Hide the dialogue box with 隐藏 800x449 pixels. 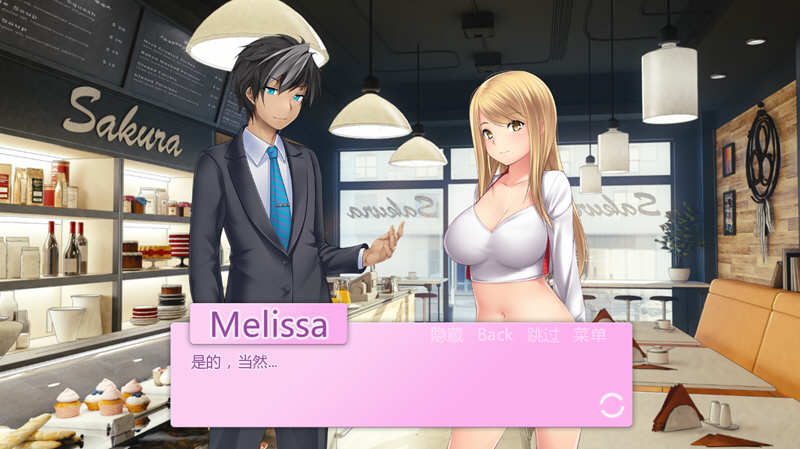[x=446, y=335]
